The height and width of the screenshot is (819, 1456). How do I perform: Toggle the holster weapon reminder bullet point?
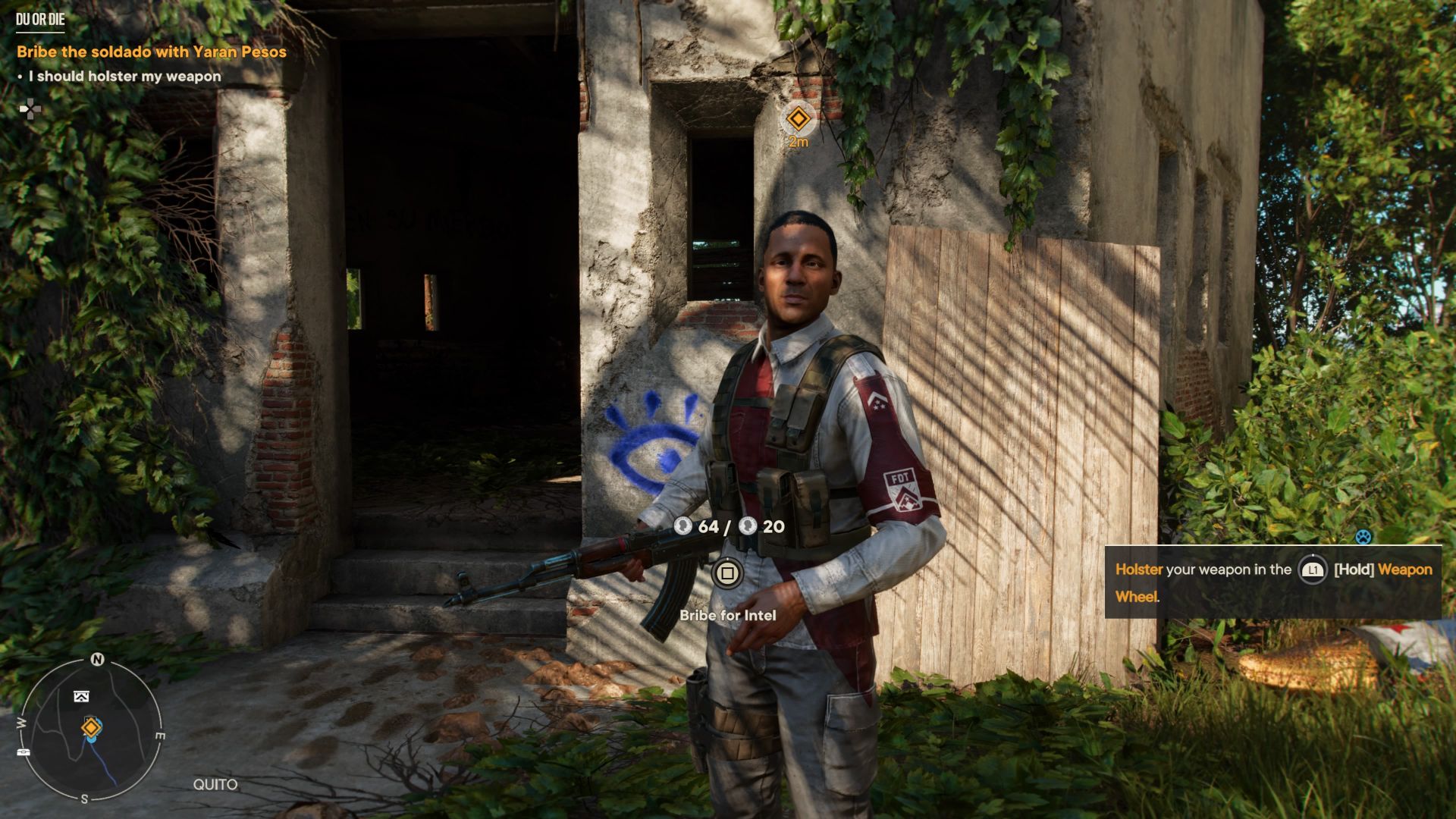point(121,77)
